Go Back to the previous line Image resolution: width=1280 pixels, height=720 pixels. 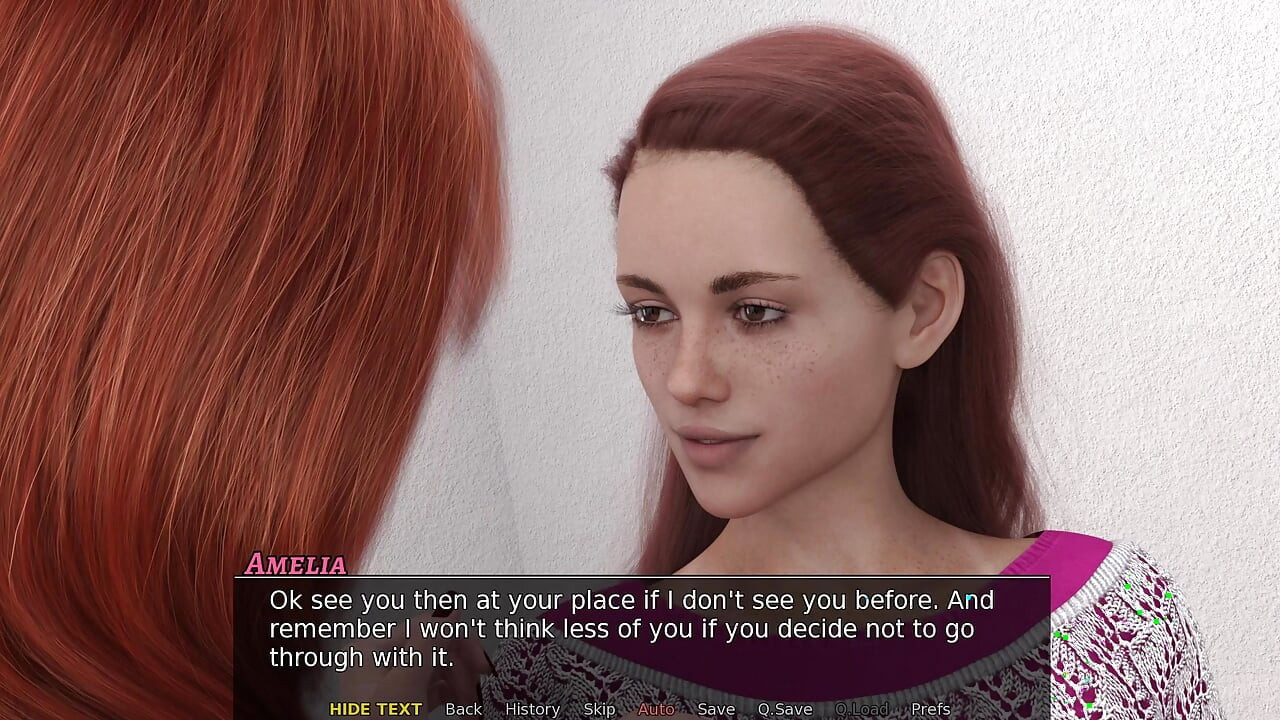(x=463, y=709)
